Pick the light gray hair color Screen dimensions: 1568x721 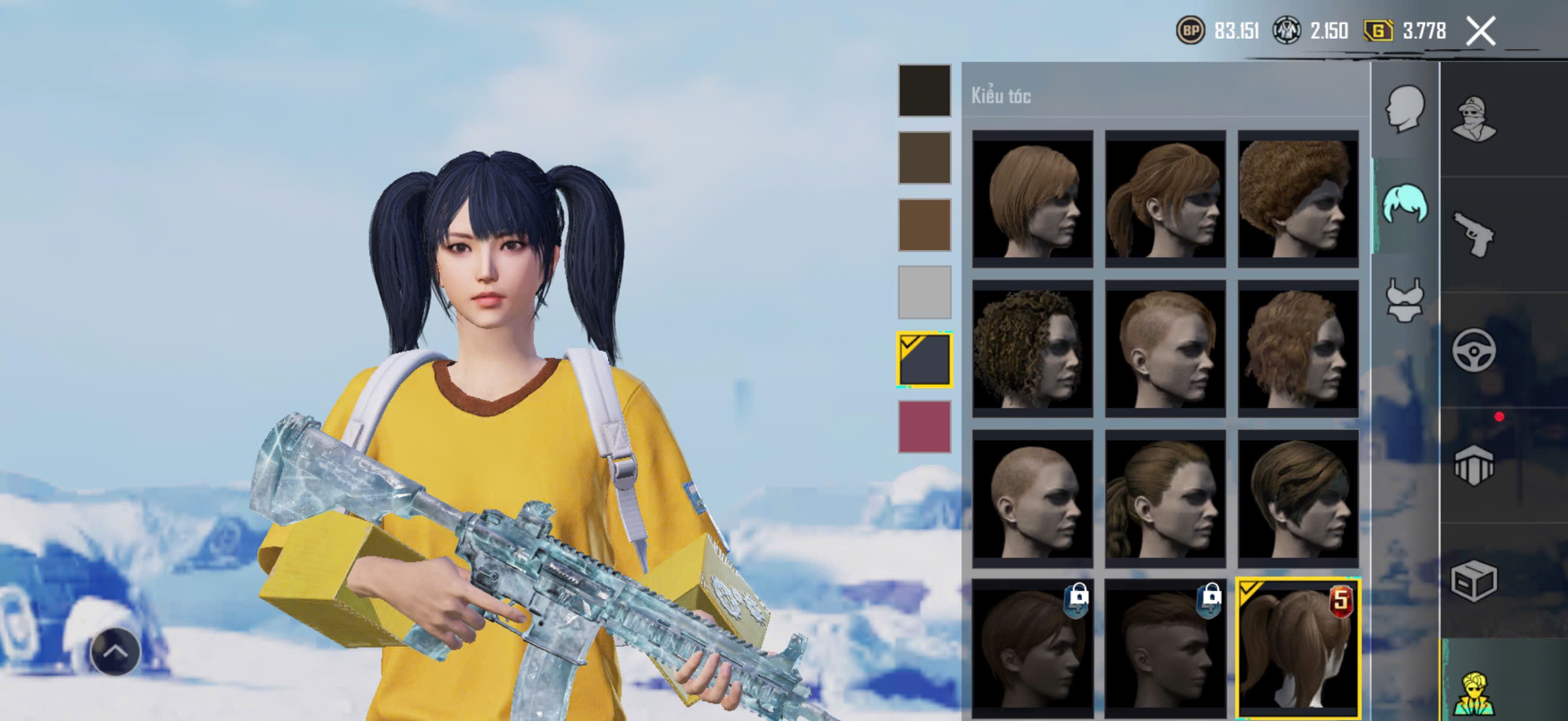click(x=924, y=292)
